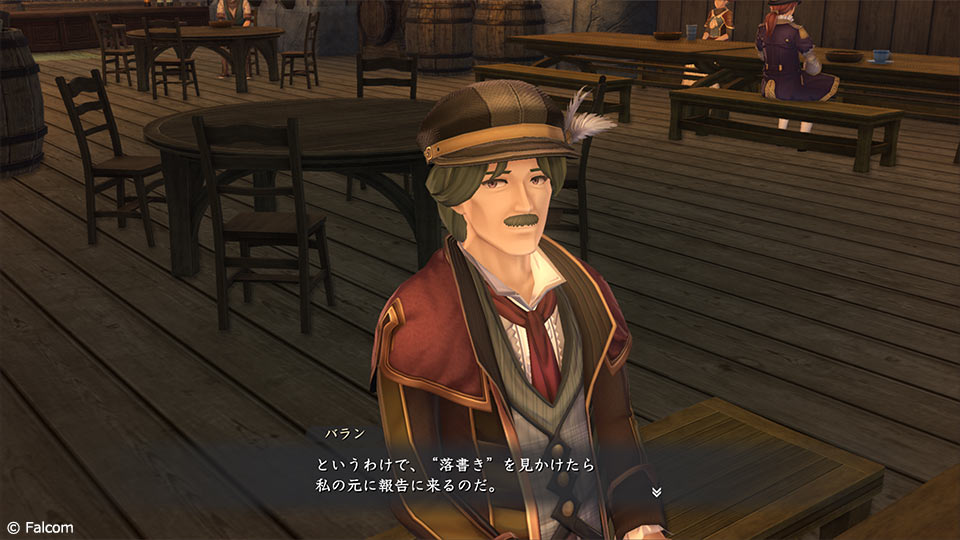Advance dialogue with the down-arrow indicator
960x540 pixels.
click(x=656, y=492)
